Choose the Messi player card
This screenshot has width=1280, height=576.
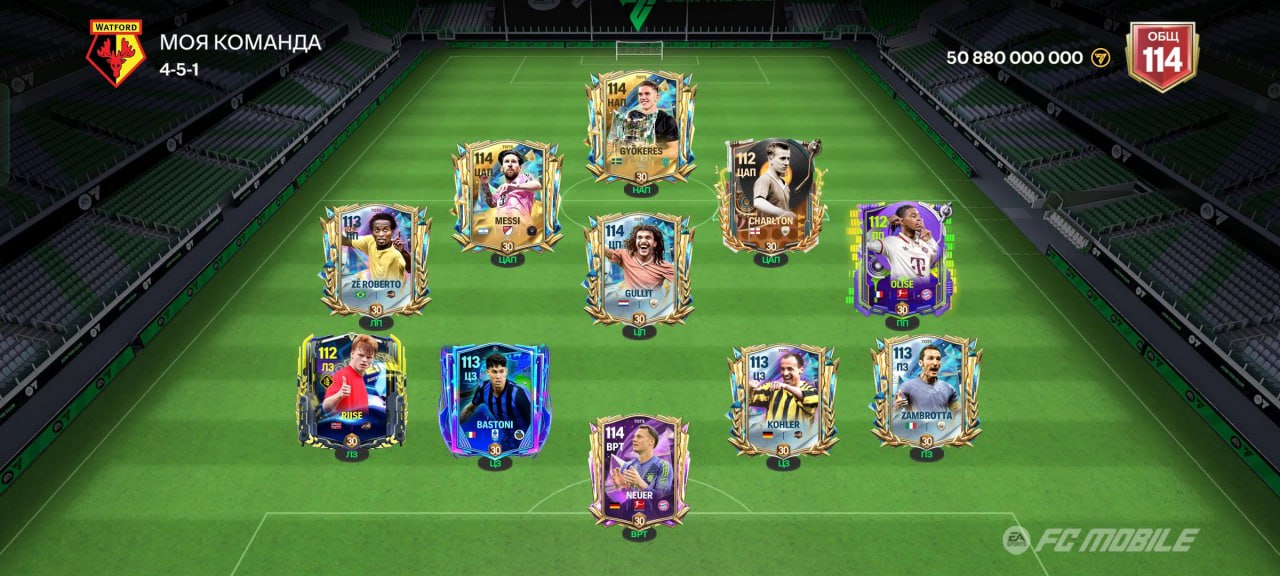coord(507,197)
